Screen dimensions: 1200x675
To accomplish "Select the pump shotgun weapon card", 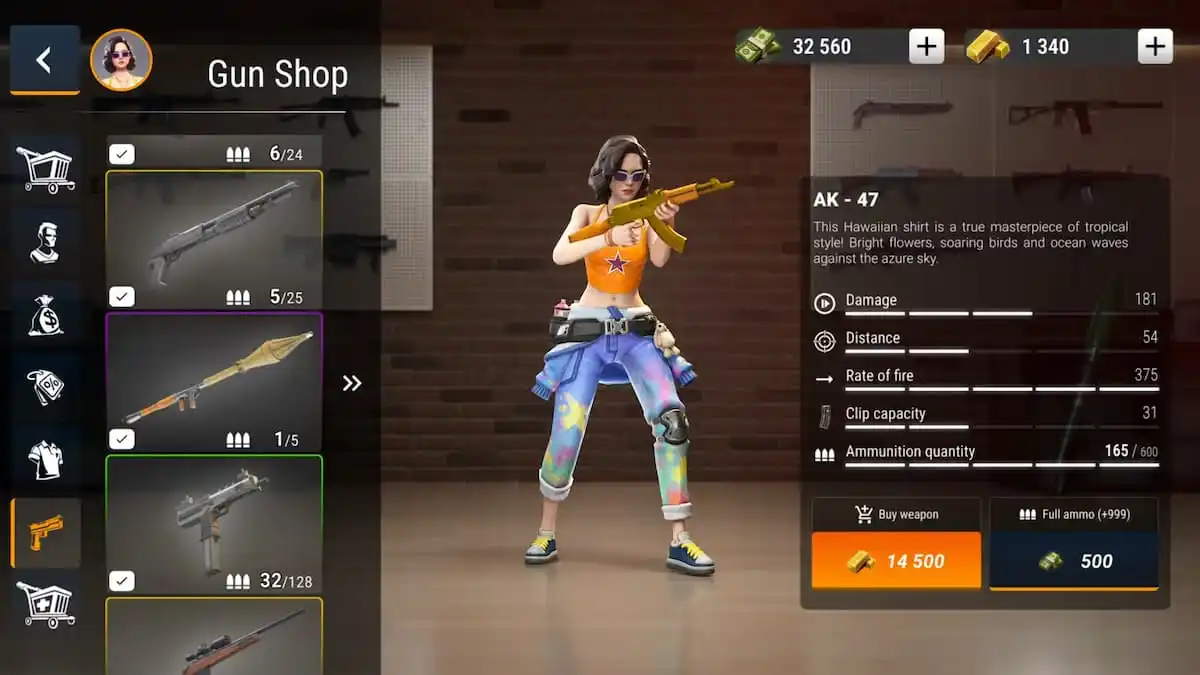I will [214, 236].
